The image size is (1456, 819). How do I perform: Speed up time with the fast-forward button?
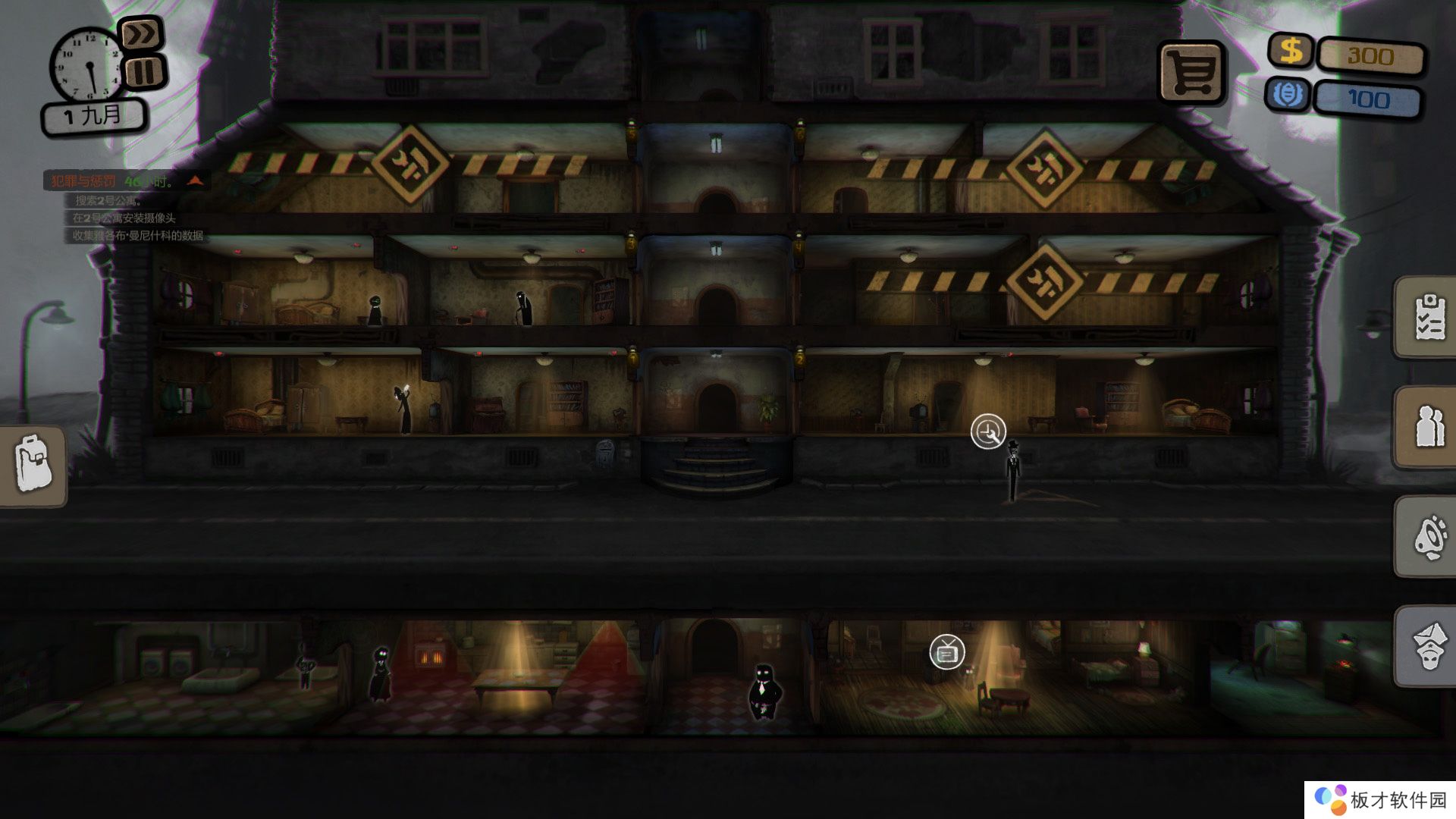pos(142,34)
